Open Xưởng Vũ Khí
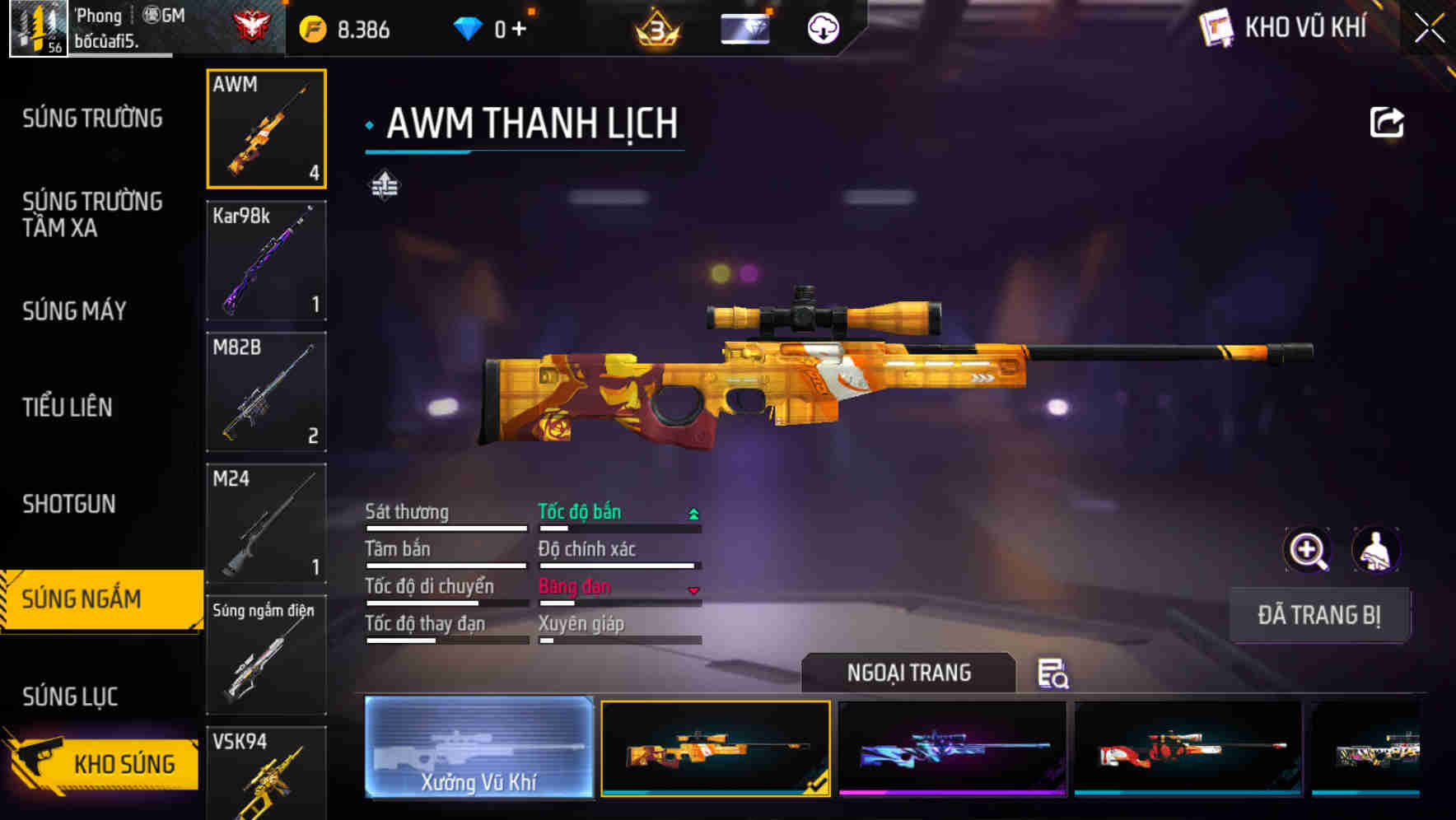1456x820 pixels. click(478, 748)
